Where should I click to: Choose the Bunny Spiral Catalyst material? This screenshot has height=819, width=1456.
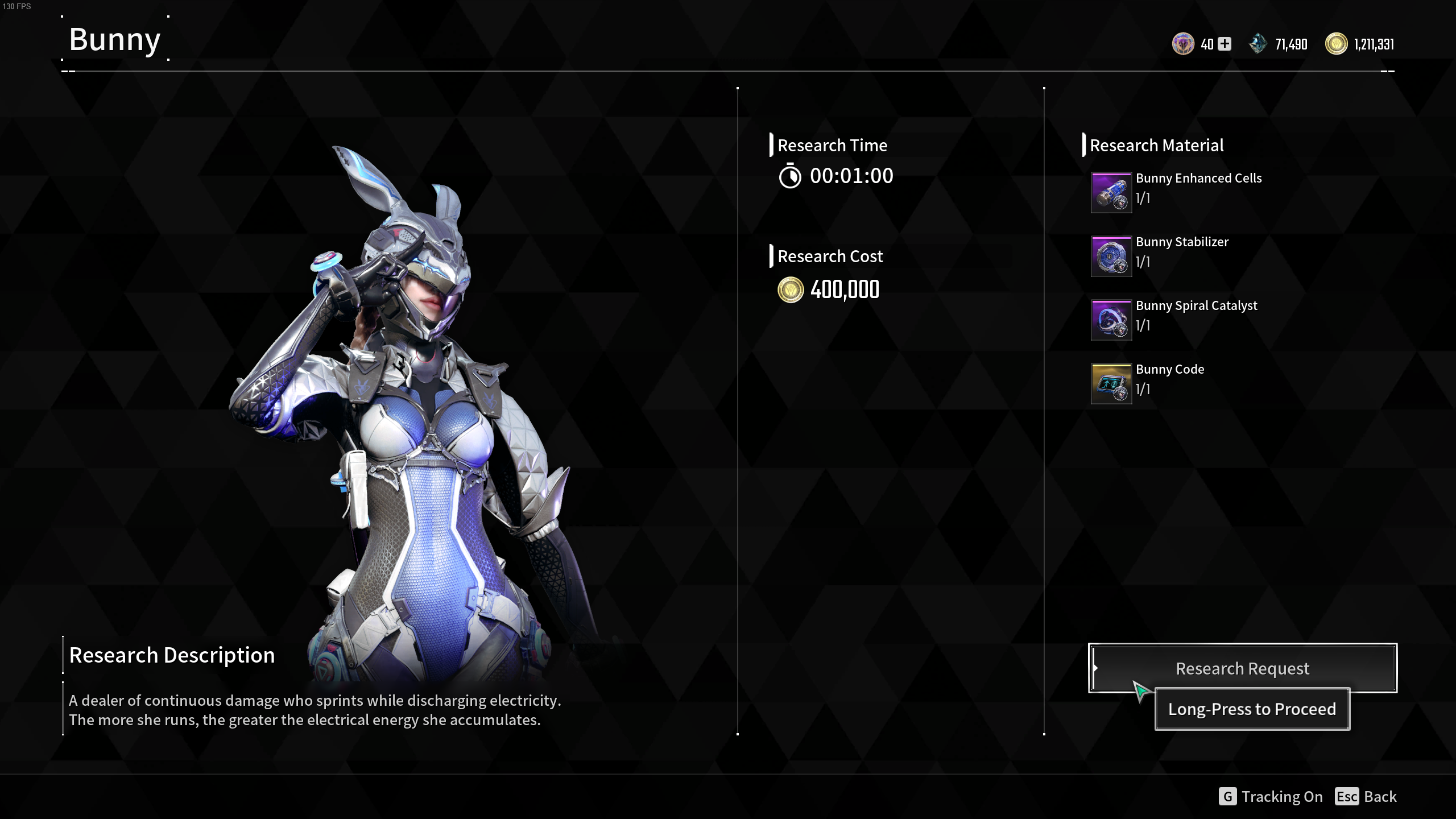coord(1111,320)
